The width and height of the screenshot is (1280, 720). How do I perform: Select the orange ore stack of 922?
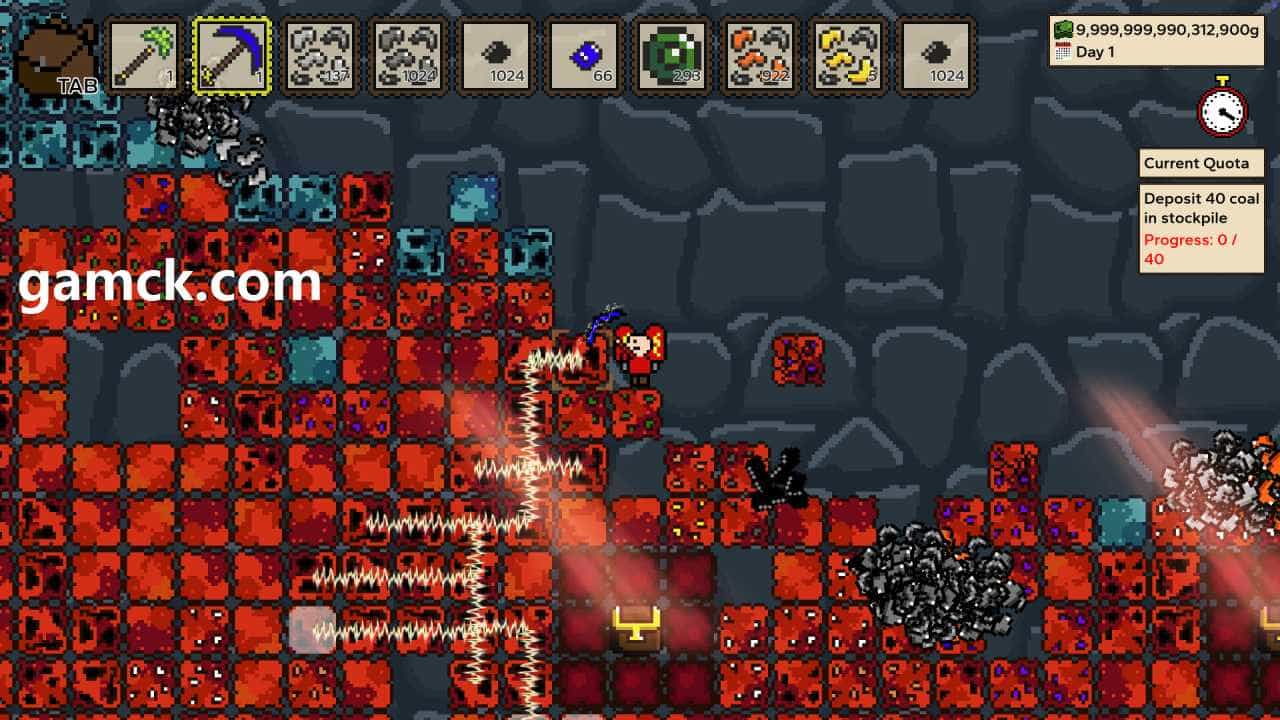point(760,57)
